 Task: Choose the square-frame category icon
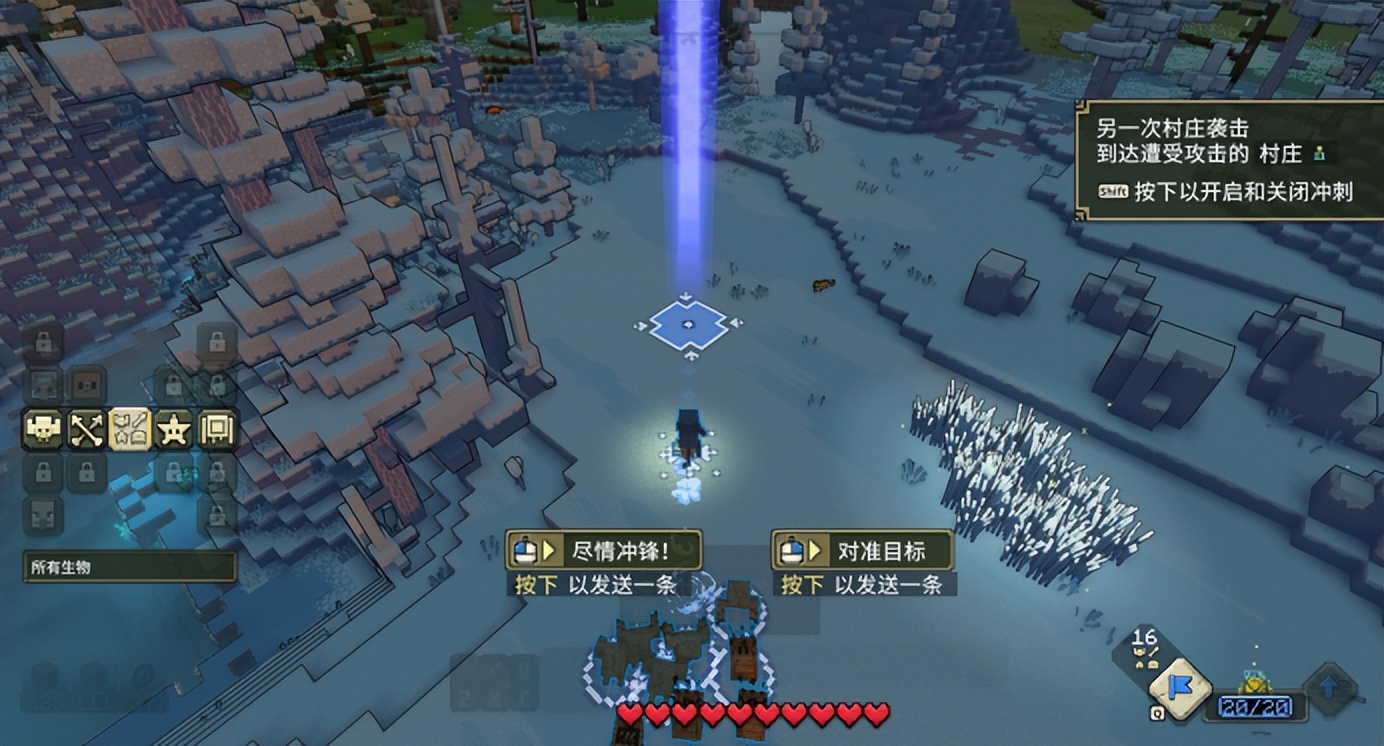[217, 430]
